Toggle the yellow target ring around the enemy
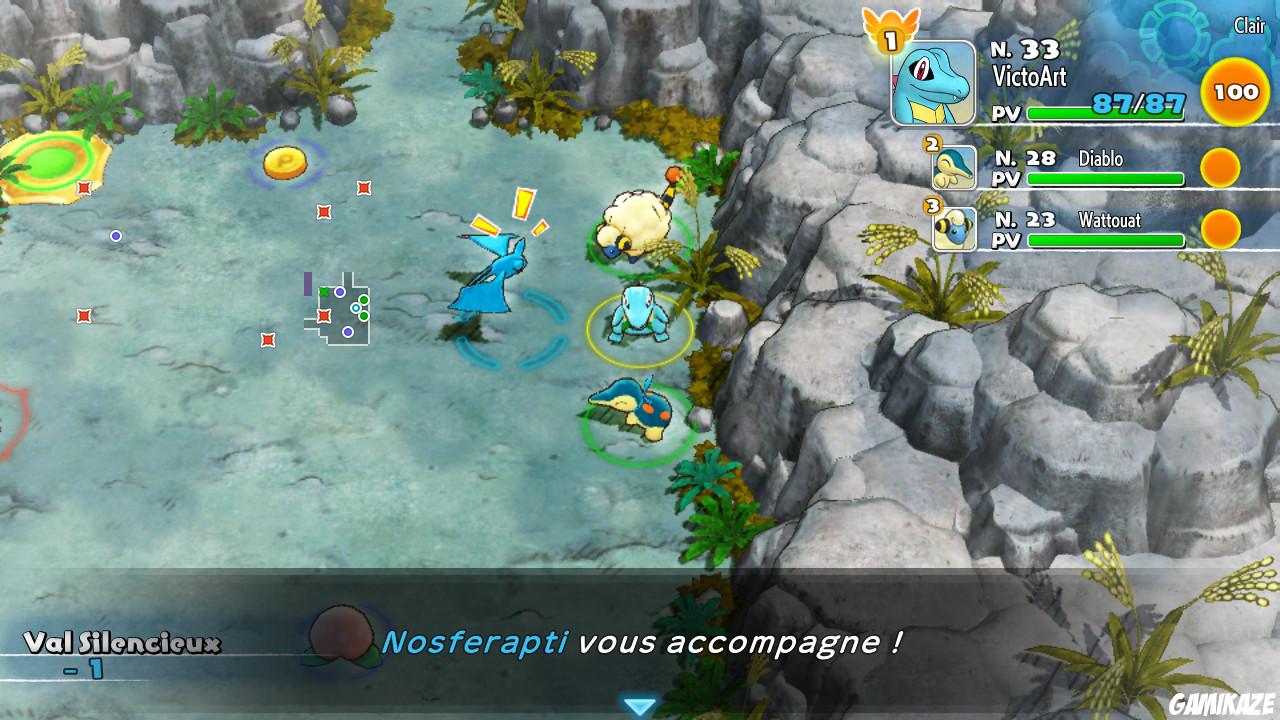1280x720 pixels. pos(637,330)
